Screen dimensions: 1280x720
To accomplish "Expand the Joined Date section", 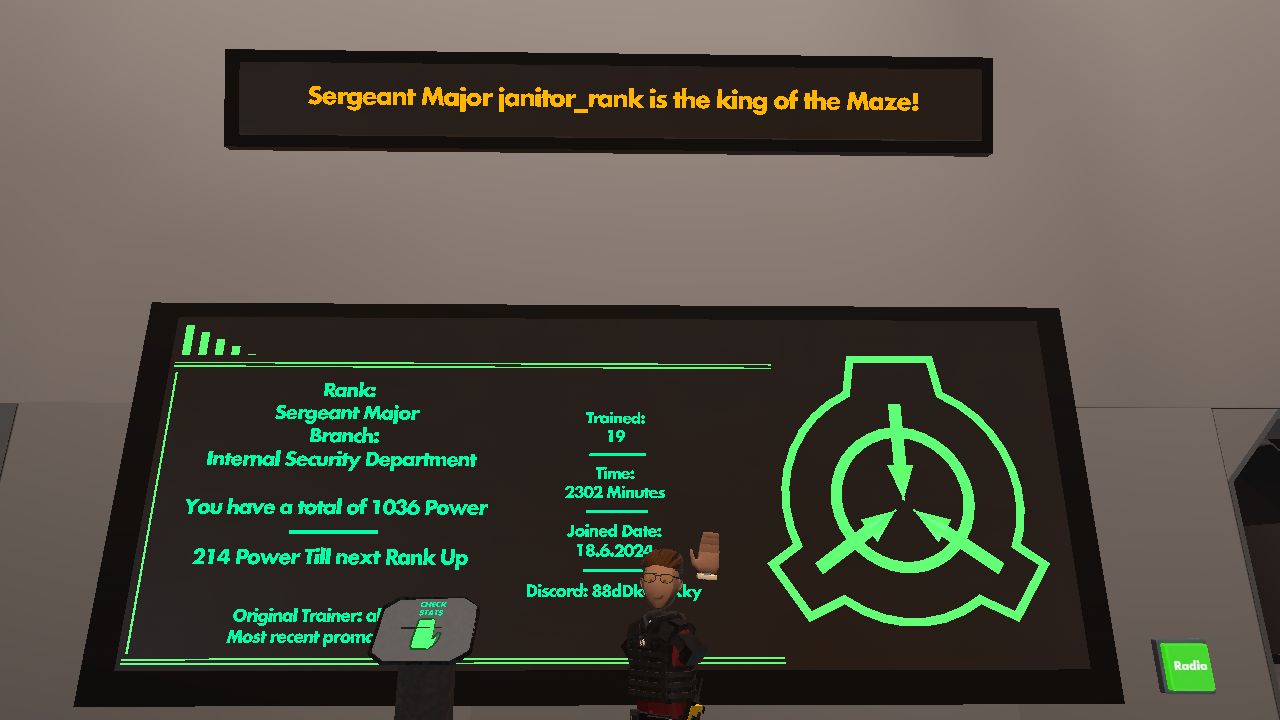I will tap(613, 540).
